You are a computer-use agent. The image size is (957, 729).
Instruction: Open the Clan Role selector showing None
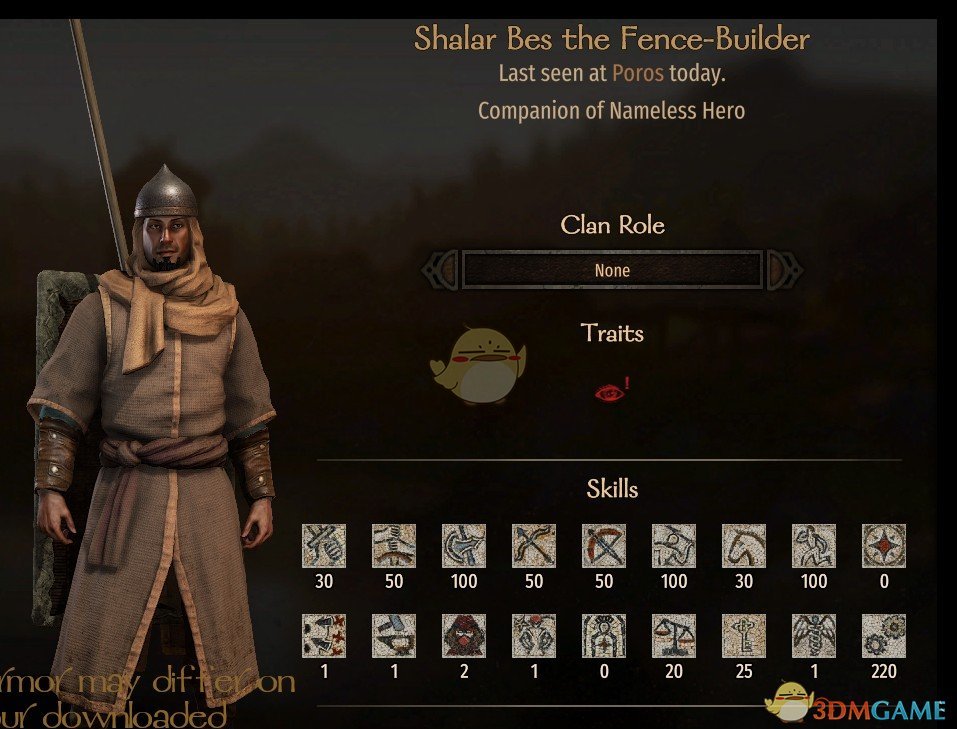click(x=612, y=270)
